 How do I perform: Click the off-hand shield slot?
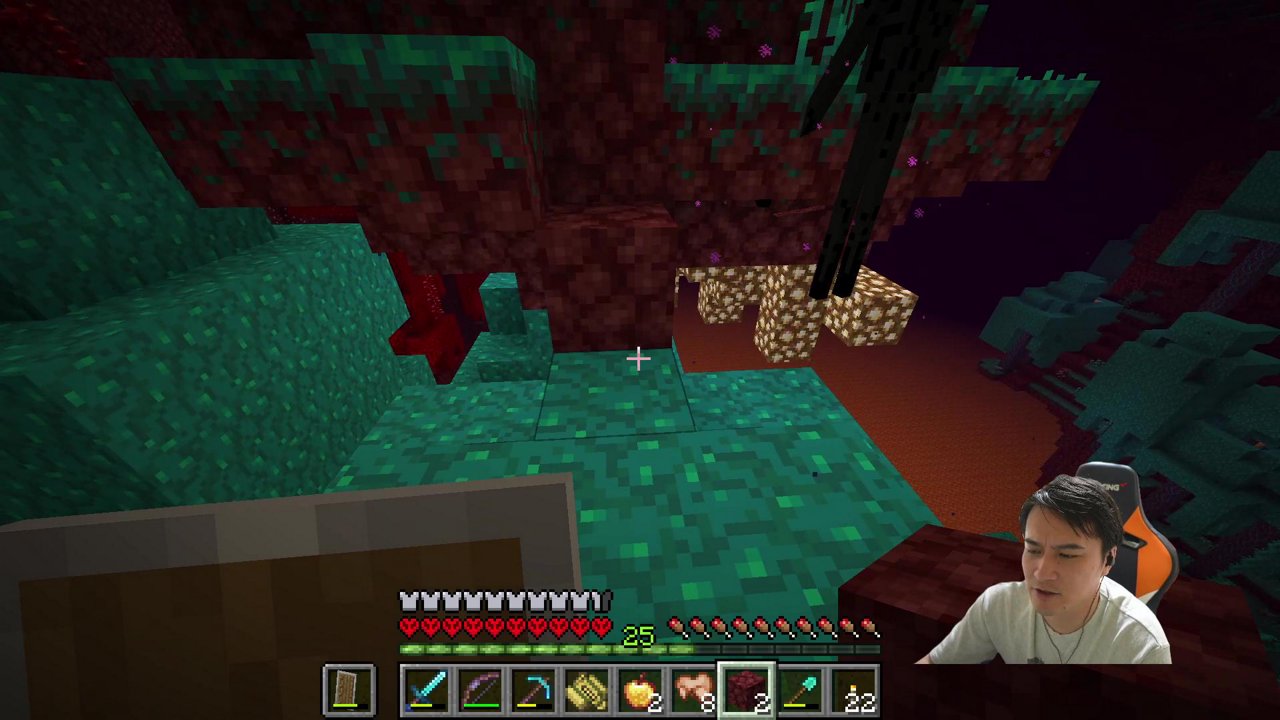(x=350, y=691)
